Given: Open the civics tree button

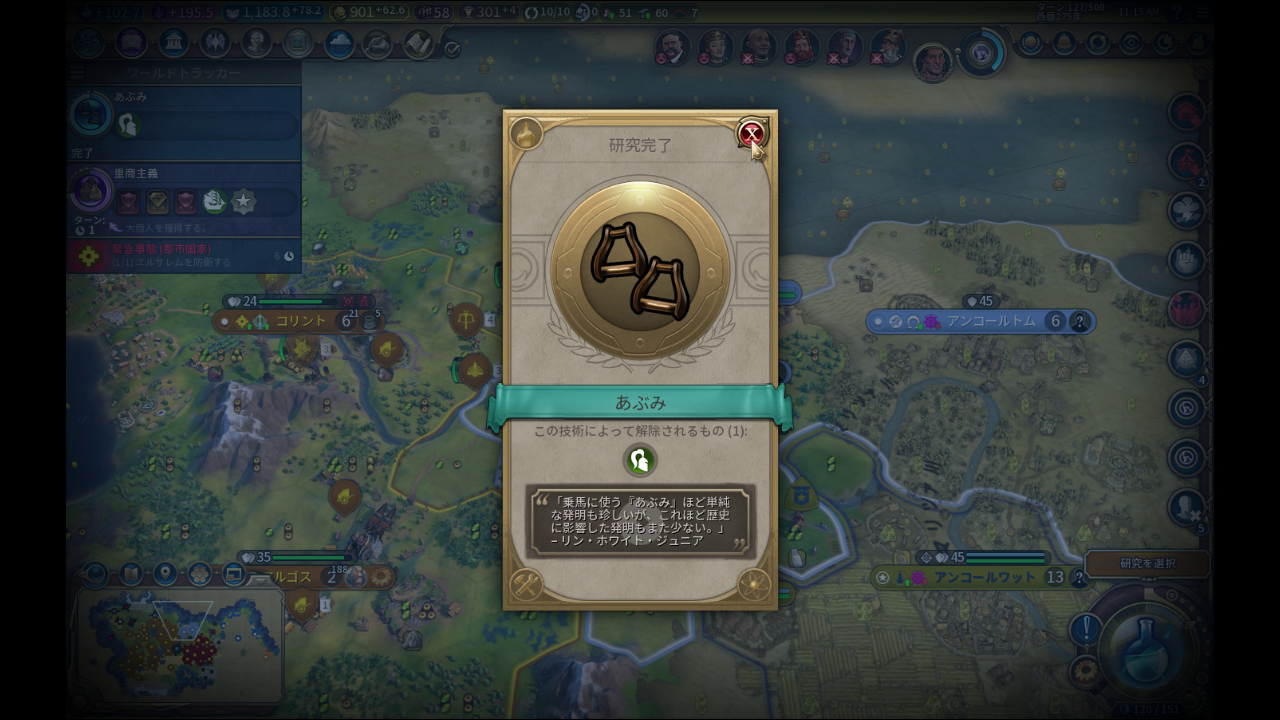Looking at the screenshot, I should point(131,43).
